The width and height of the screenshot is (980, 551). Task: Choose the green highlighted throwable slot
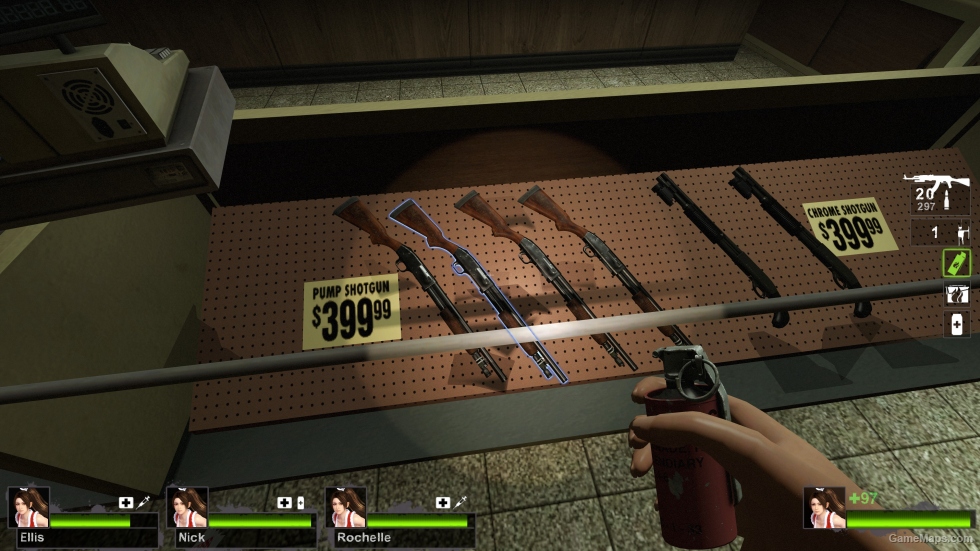[x=956, y=263]
